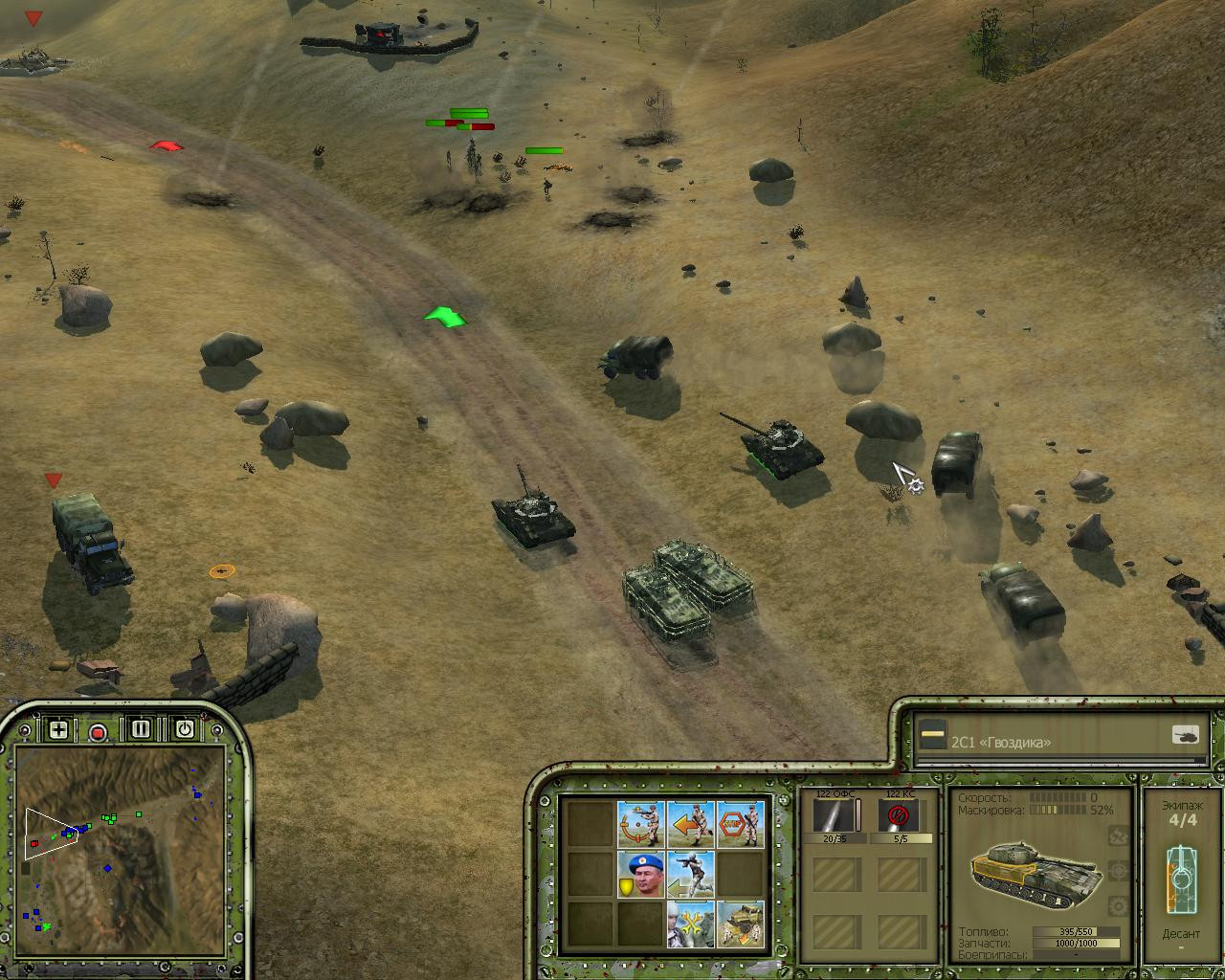
Task: Click the red record button above minimap
Action: pyautogui.click(x=98, y=732)
